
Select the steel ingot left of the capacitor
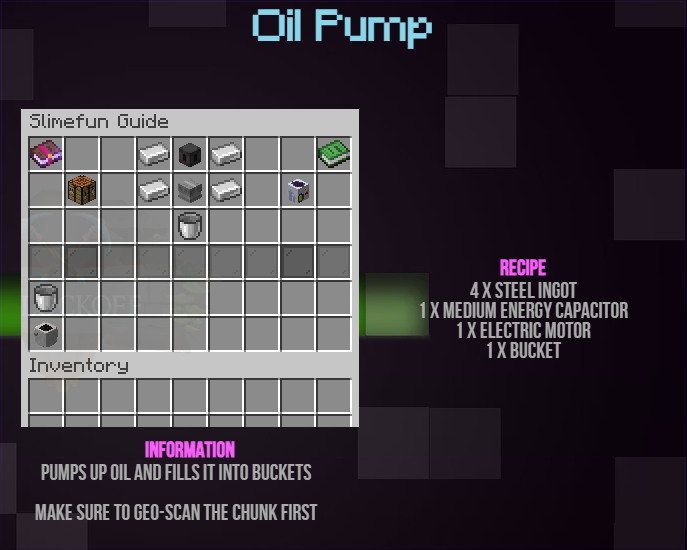154,154
